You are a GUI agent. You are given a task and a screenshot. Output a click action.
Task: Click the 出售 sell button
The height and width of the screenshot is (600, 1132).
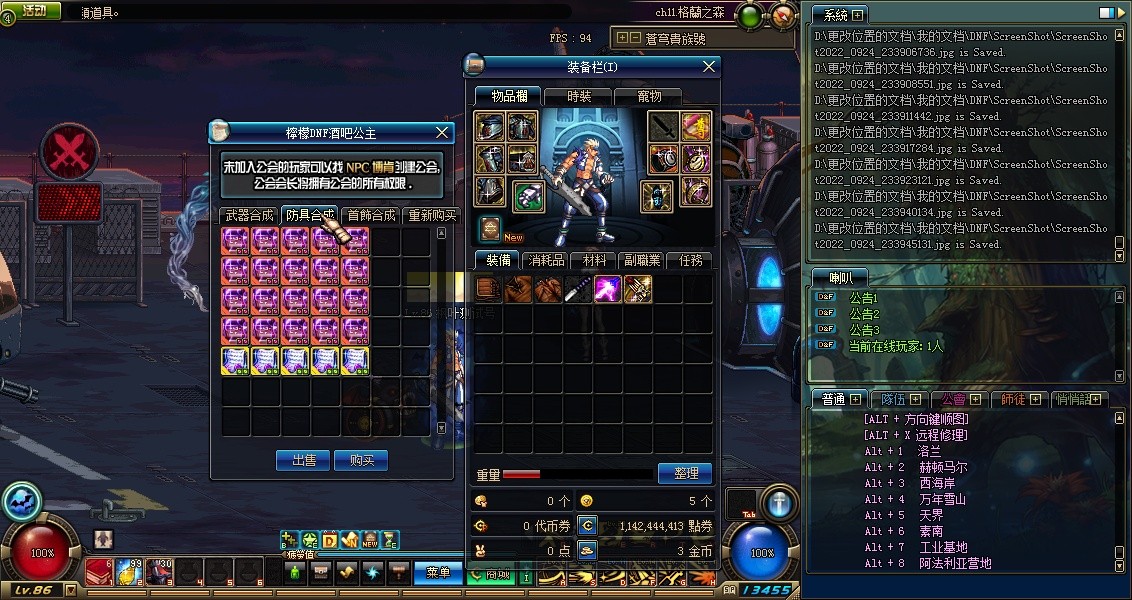point(303,461)
